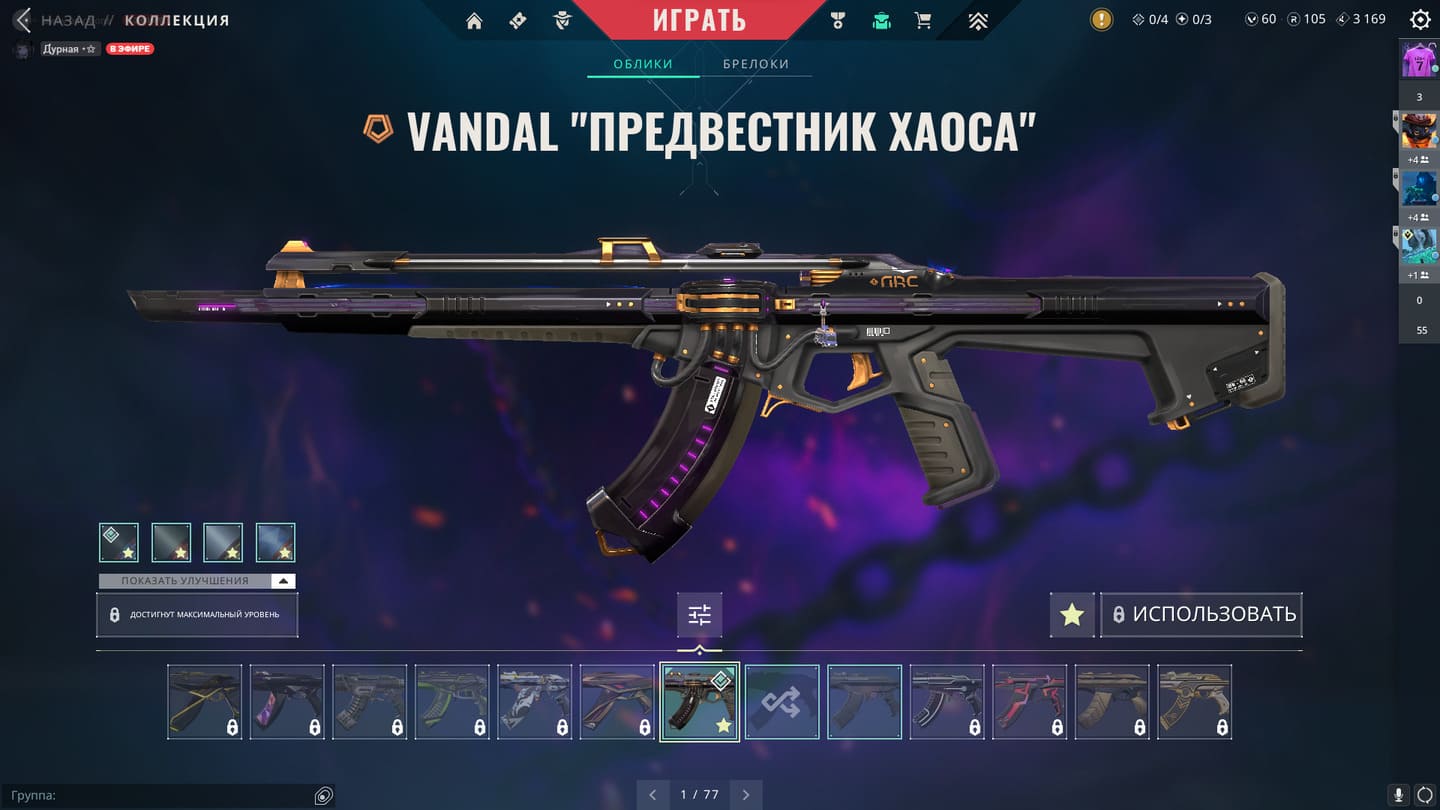Toggle the microphone icon
The height and width of the screenshot is (810, 1440).
[1399, 795]
